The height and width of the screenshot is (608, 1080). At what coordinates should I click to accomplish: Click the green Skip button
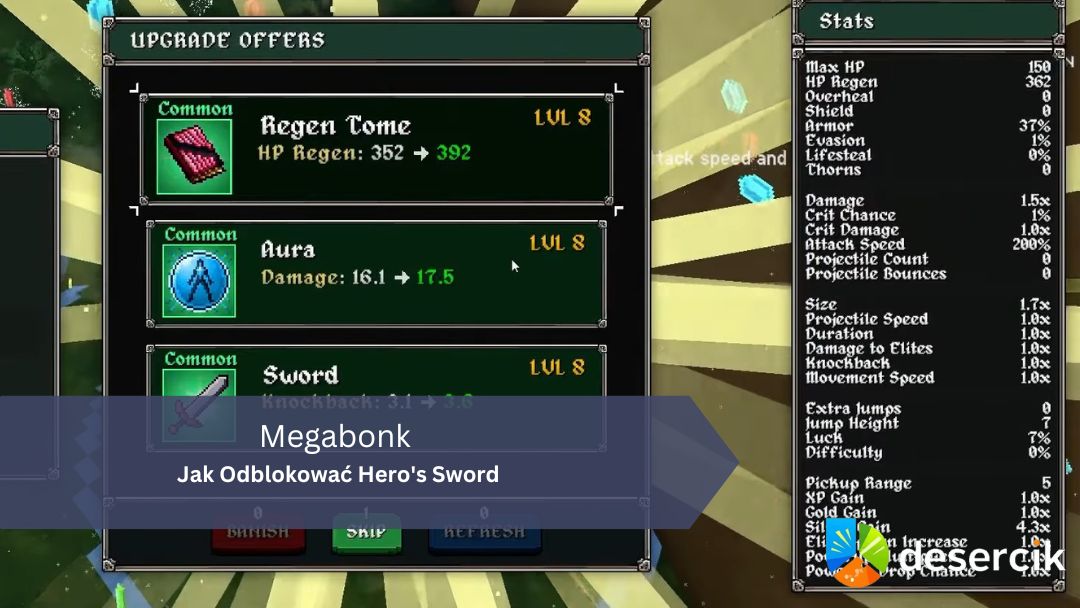366,534
